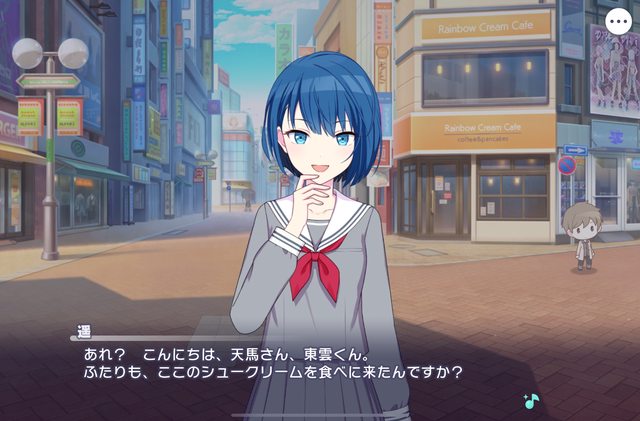Advance dialogue via the music note icon
Viewport: 640px width, 421px height.
click(x=530, y=400)
